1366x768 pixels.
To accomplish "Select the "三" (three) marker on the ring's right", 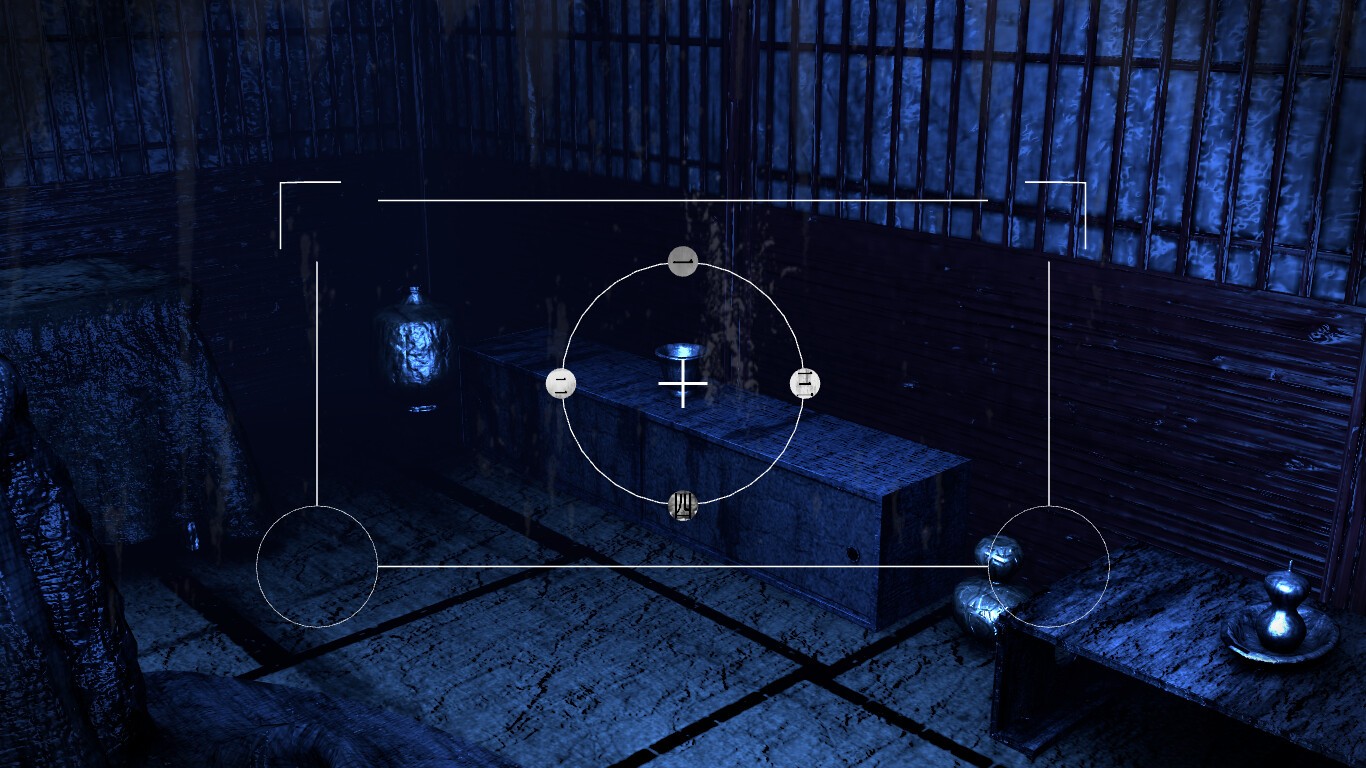I will pos(804,382).
